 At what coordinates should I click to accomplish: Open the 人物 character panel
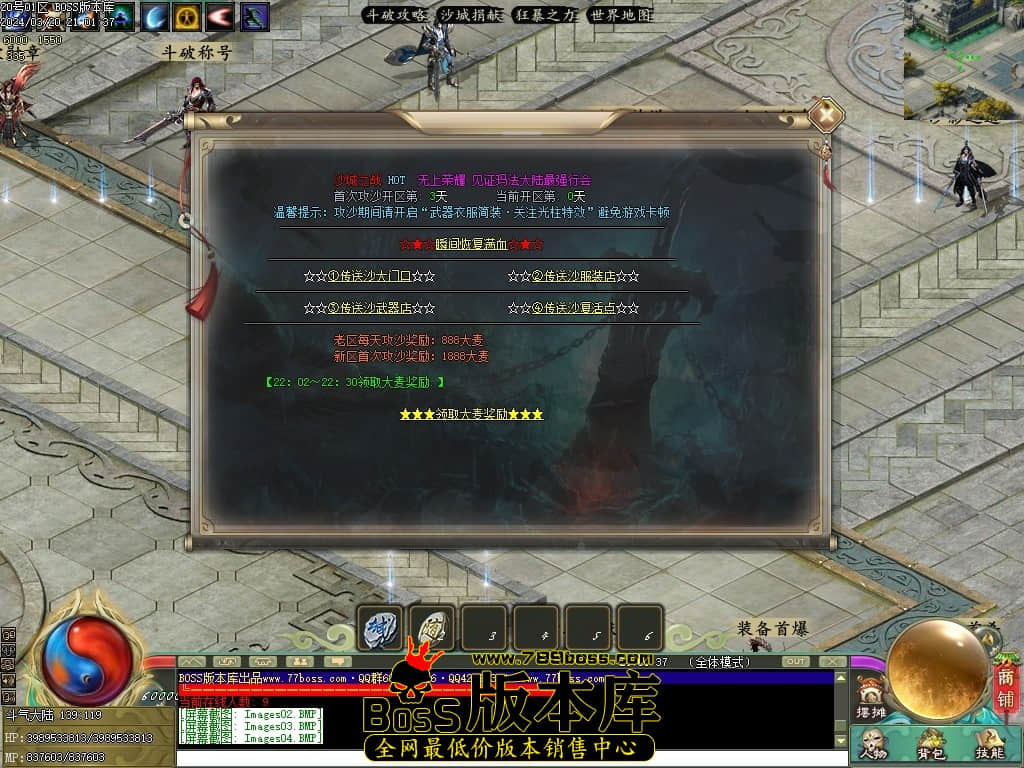tap(874, 743)
